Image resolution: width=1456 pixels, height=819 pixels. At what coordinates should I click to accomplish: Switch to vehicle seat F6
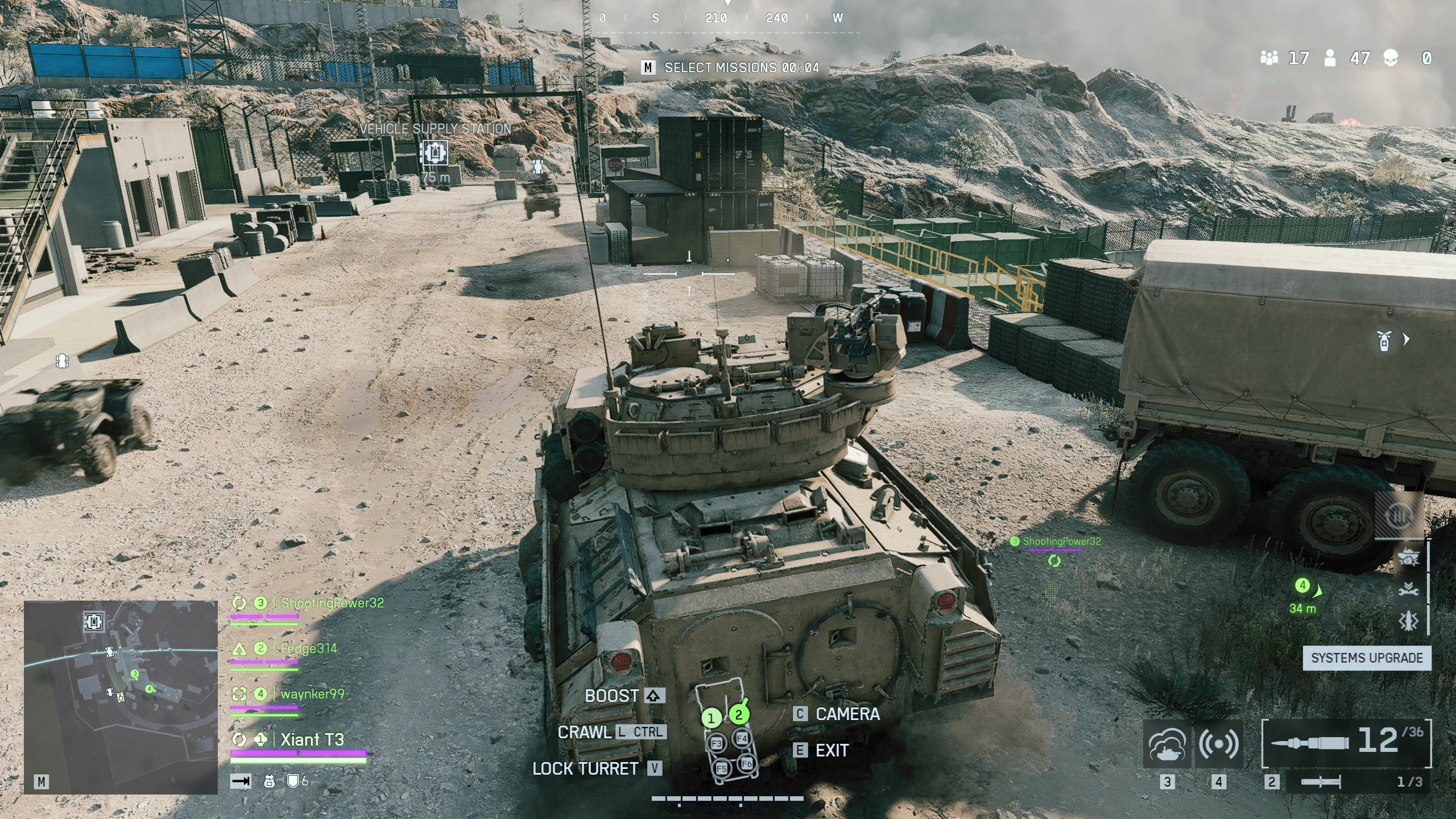[x=747, y=764]
